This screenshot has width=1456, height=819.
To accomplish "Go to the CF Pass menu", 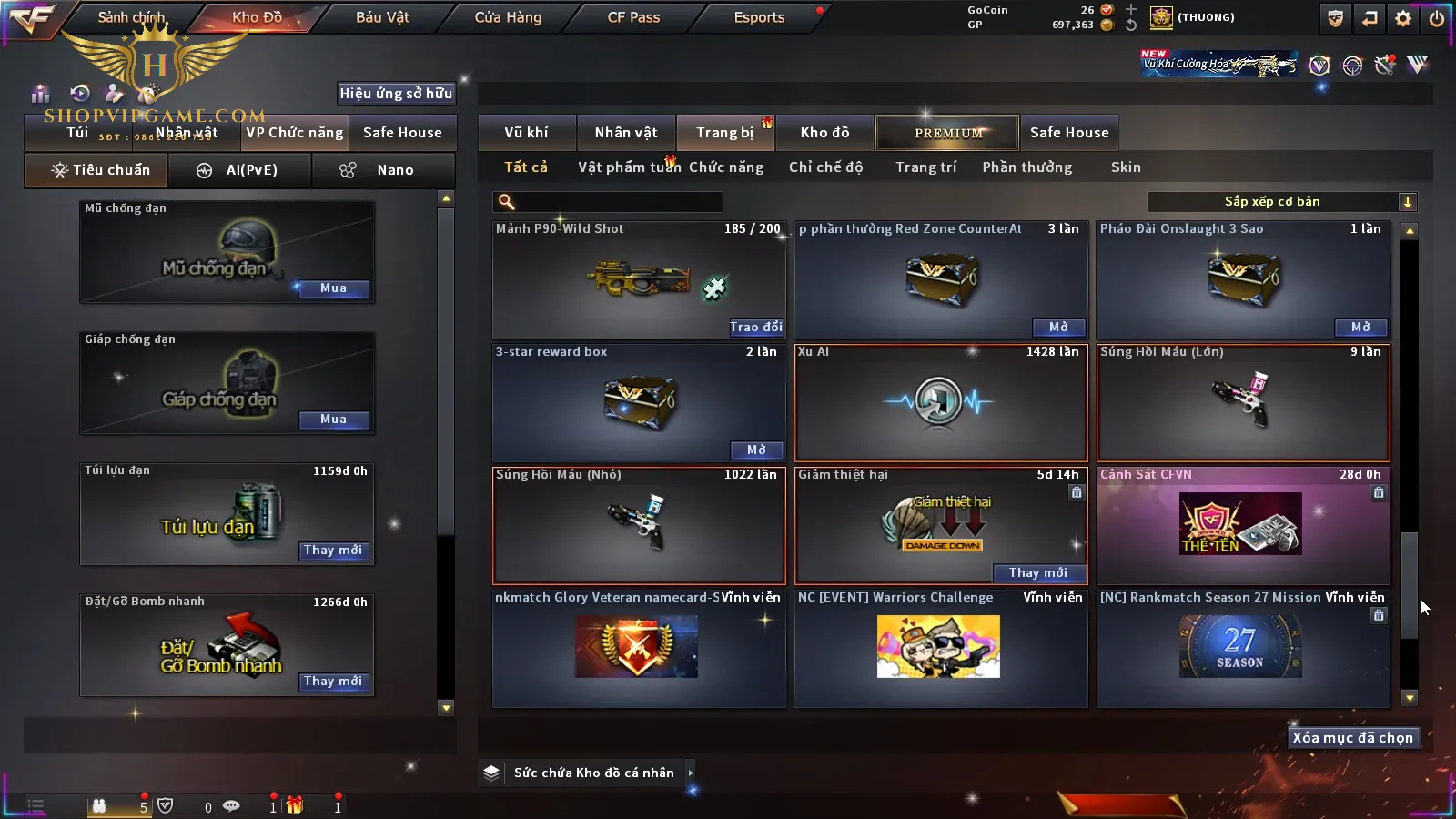I will tap(633, 17).
